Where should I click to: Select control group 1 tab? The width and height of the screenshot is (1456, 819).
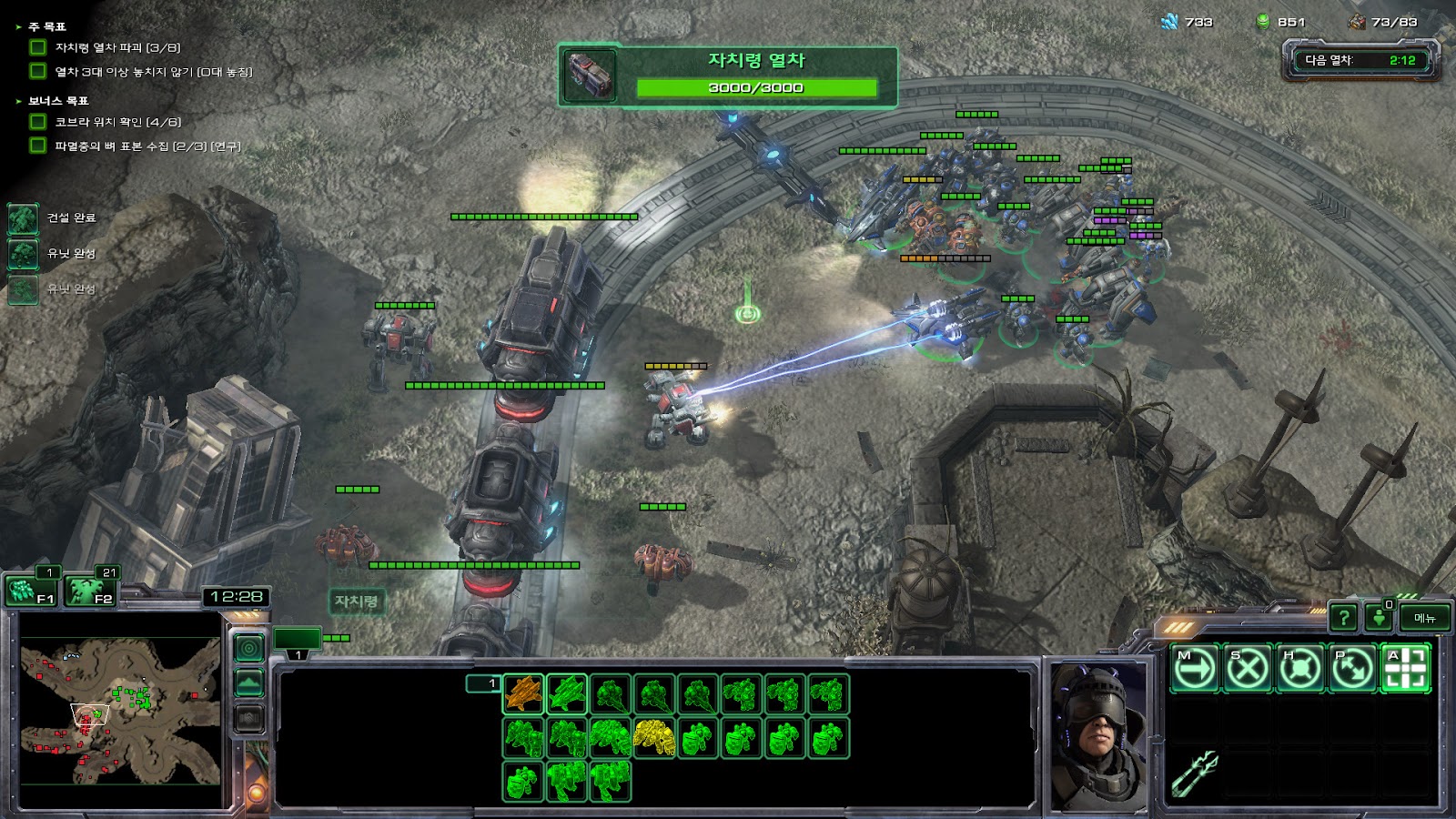pyautogui.click(x=298, y=639)
